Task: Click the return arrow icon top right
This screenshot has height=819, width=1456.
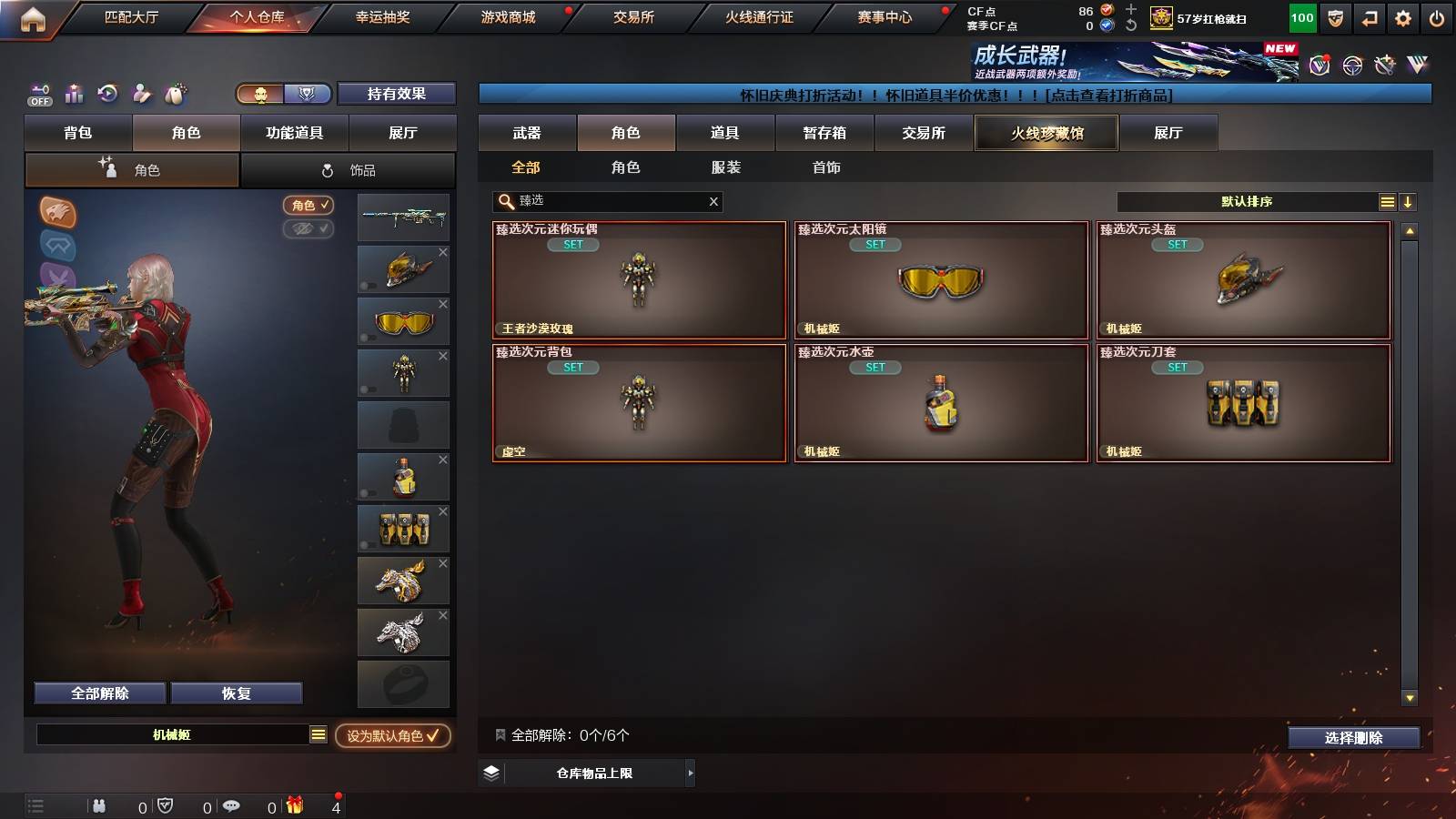Action: (1368, 17)
